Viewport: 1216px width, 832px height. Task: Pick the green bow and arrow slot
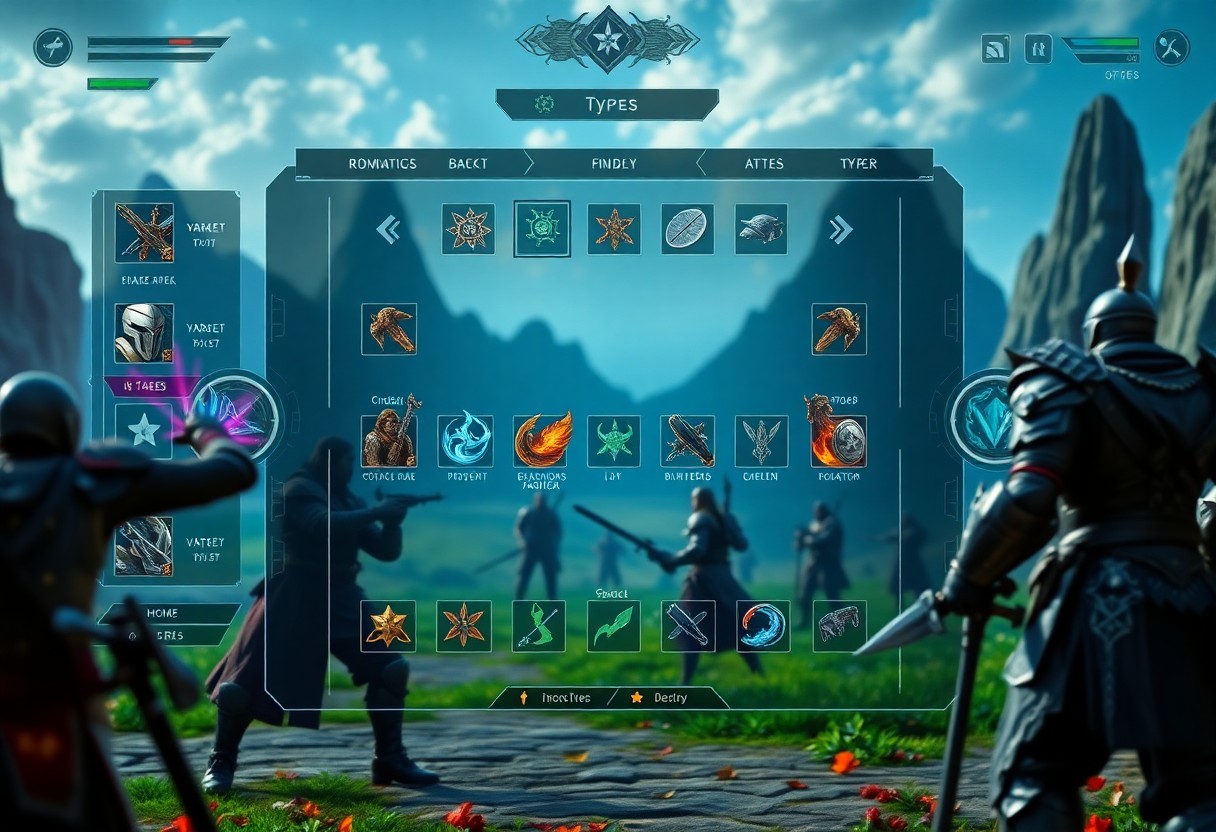pyautogui.click(x=539, y=626)
